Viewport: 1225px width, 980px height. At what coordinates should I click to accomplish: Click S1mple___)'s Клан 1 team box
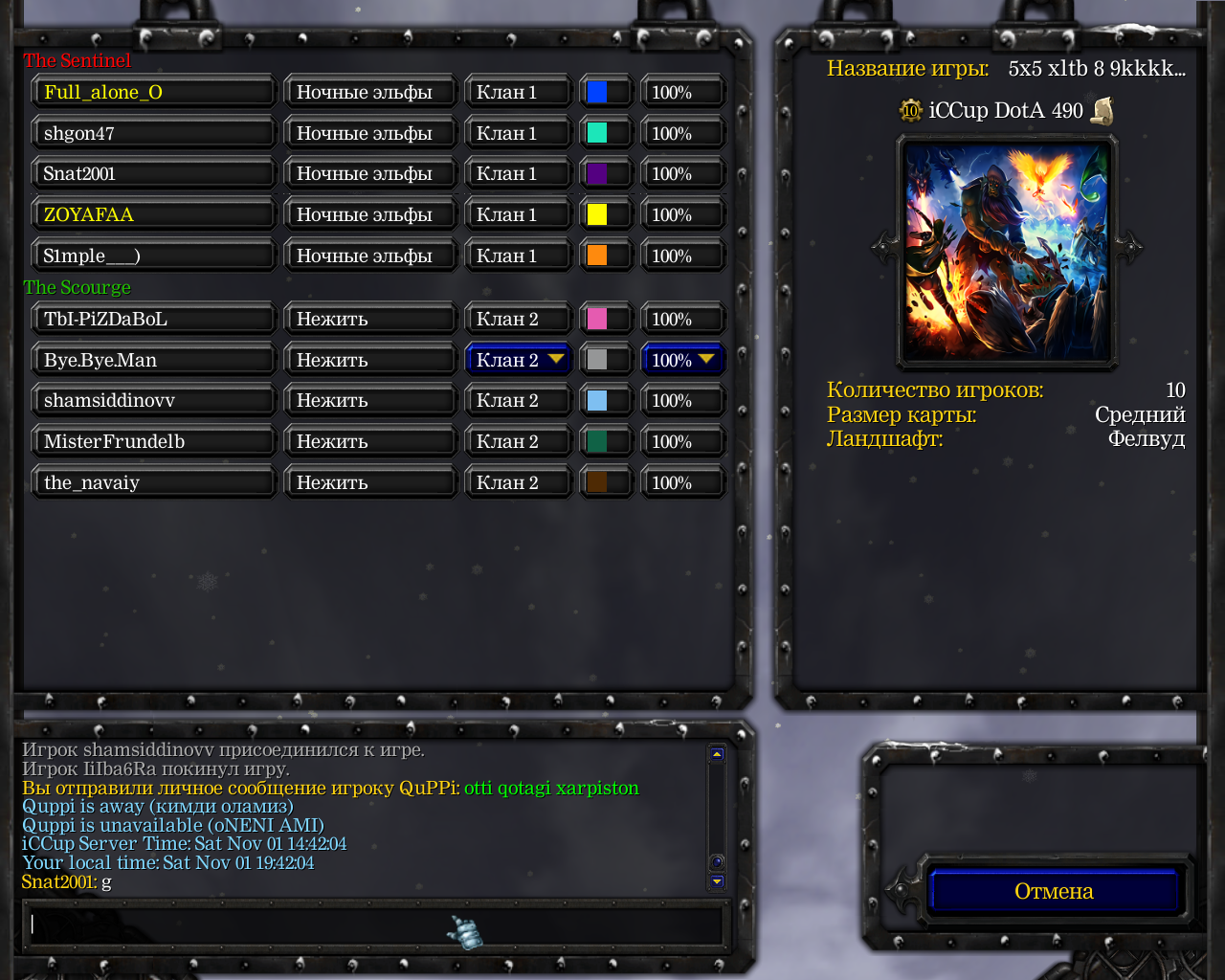pos(518,256)
